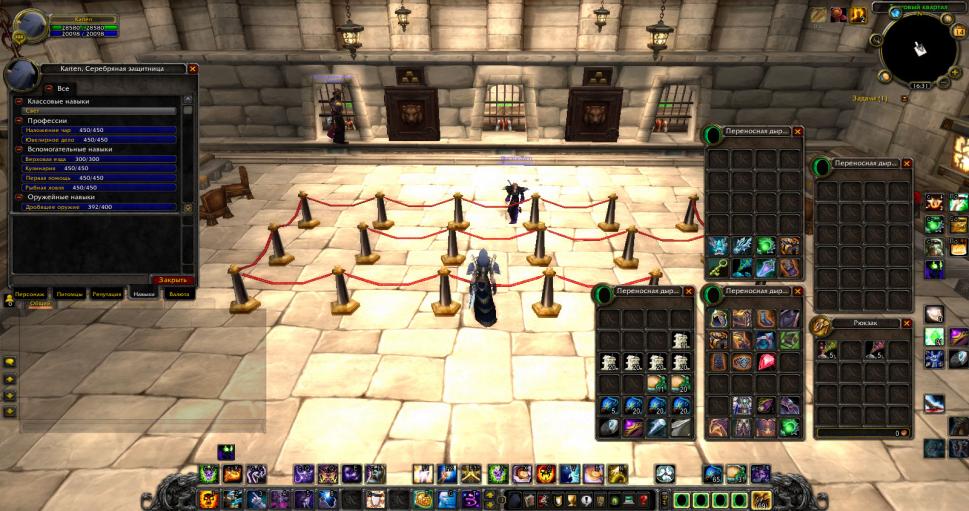
Task: Close the character skills window
Action: click(193, 69)
